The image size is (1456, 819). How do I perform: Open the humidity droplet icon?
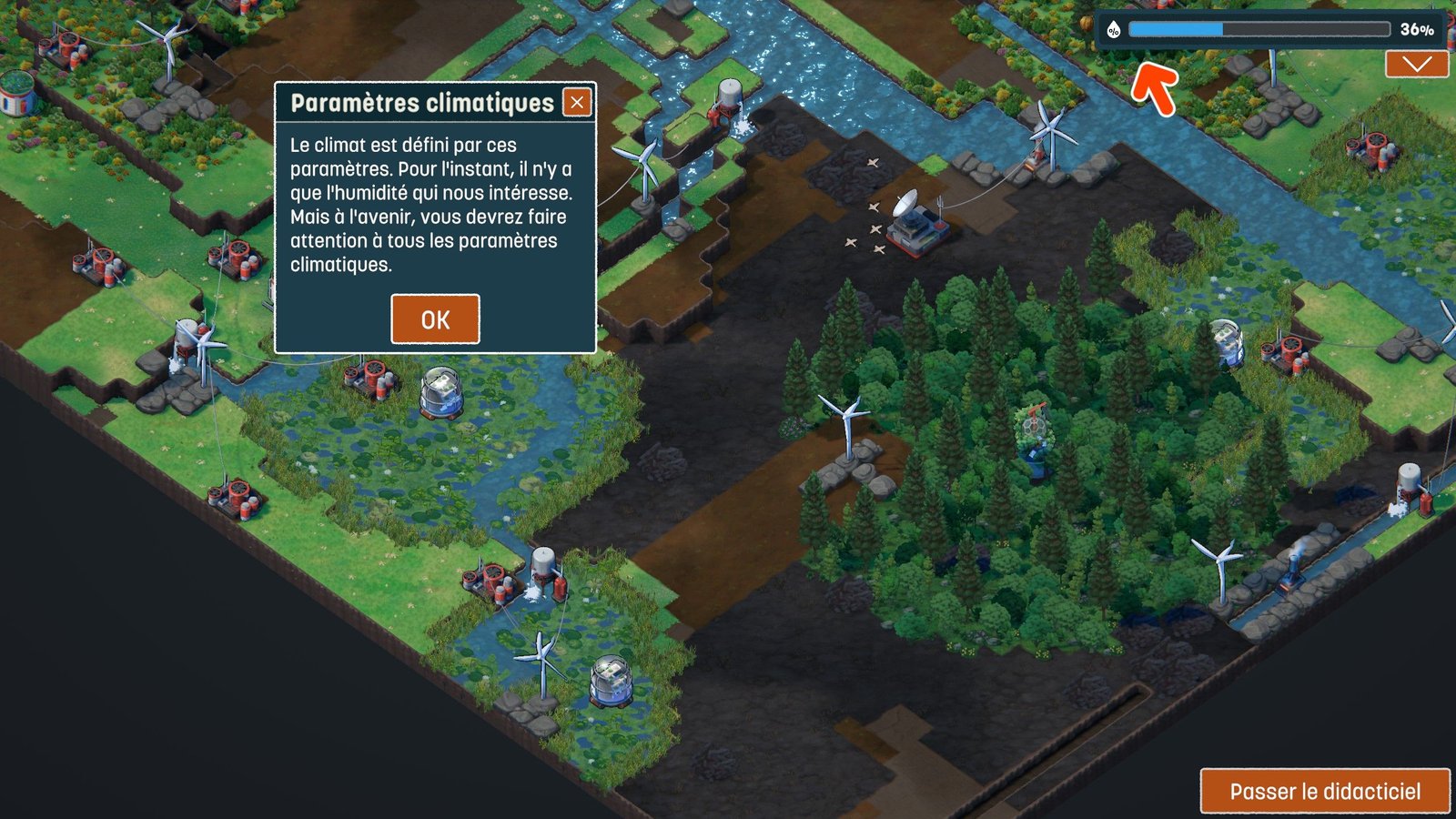coord(1113,30)
